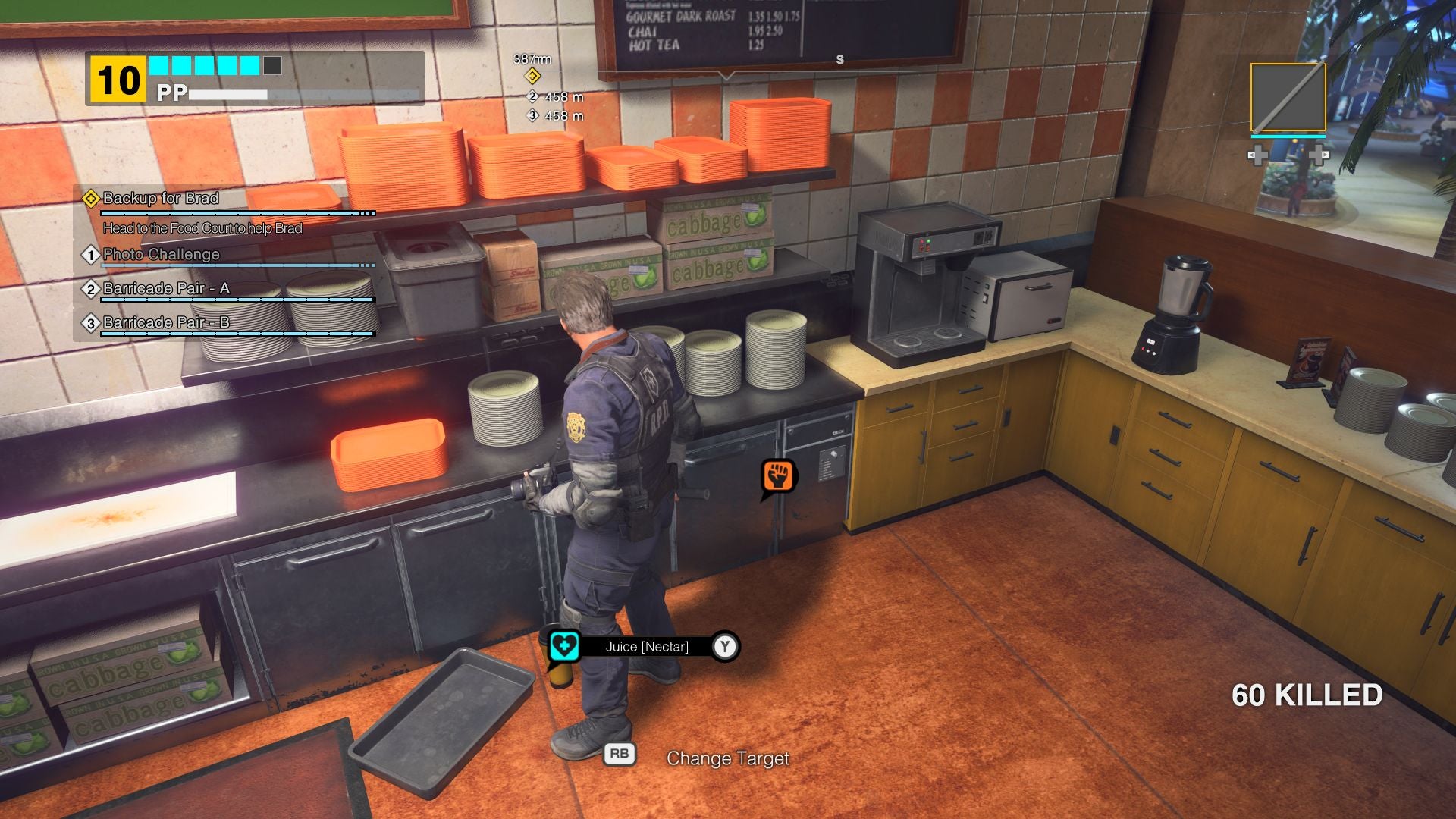1456x819 pixels.
Task: Click the yellow level 10 badge
Action: 117,77
